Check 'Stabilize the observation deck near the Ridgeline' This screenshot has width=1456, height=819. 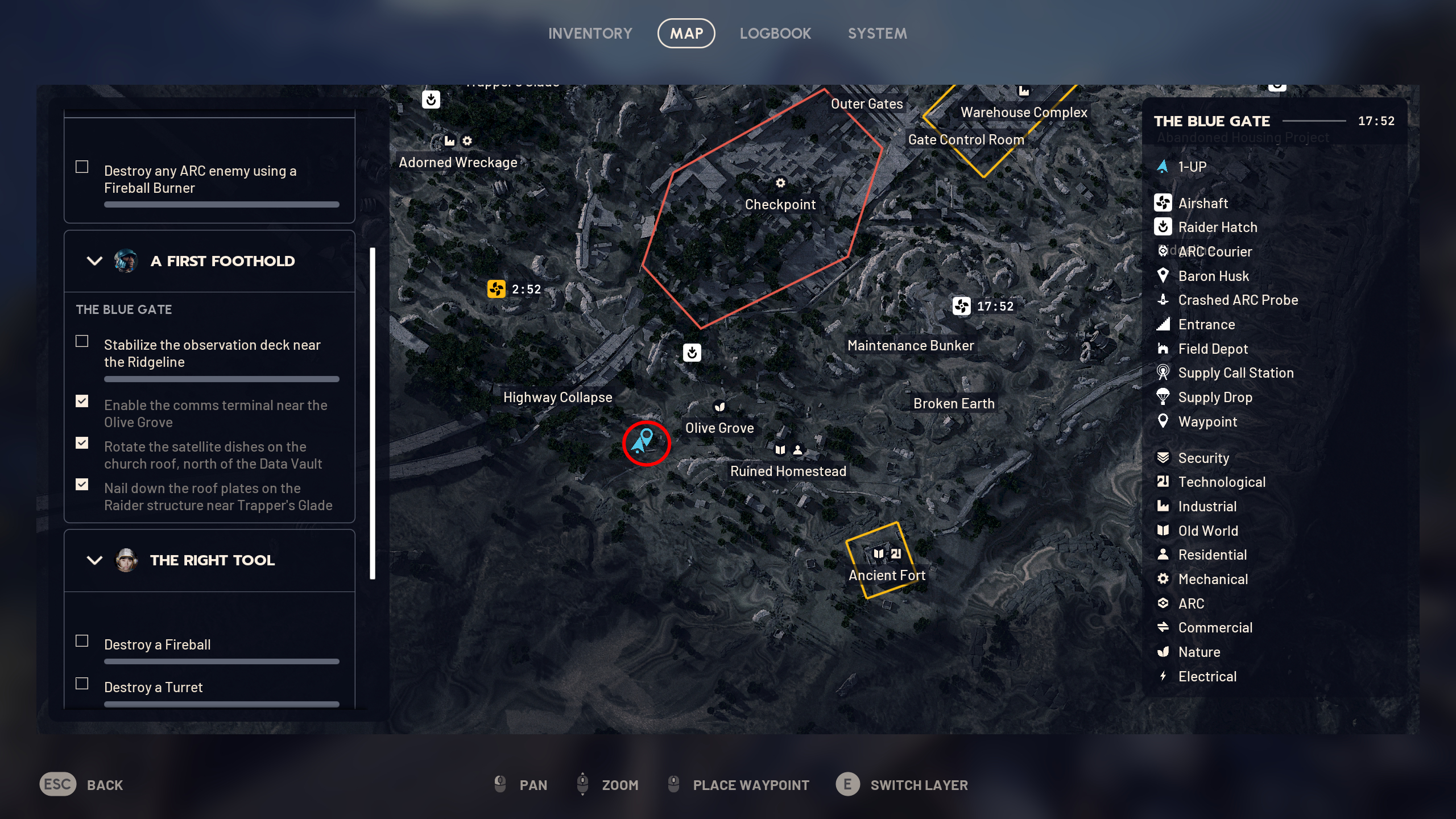point(82,341)
